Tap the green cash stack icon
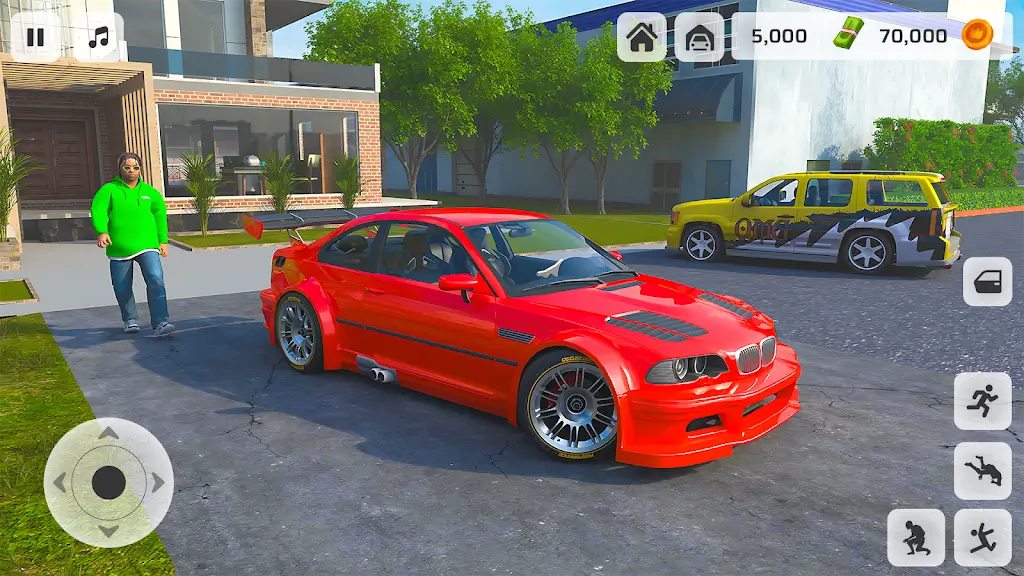This screenshot has height=576, width=1024. click(x=848, y=36)
